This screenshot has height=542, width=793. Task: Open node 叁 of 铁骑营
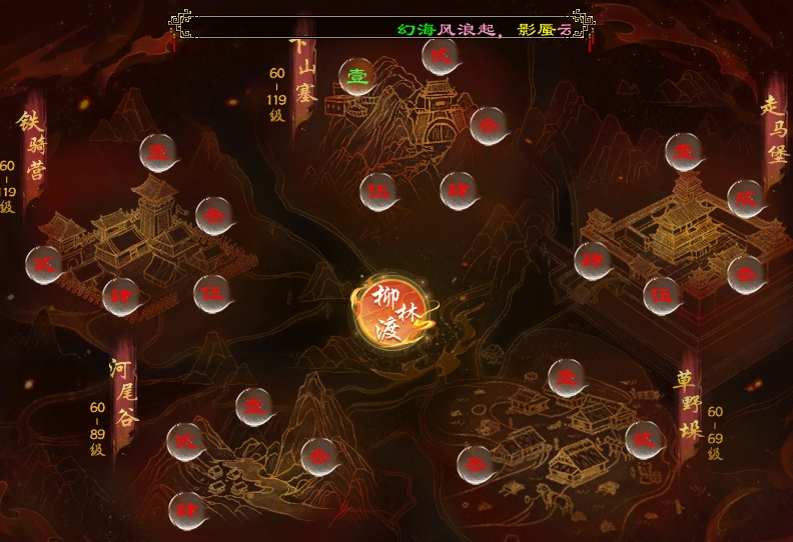214,215
